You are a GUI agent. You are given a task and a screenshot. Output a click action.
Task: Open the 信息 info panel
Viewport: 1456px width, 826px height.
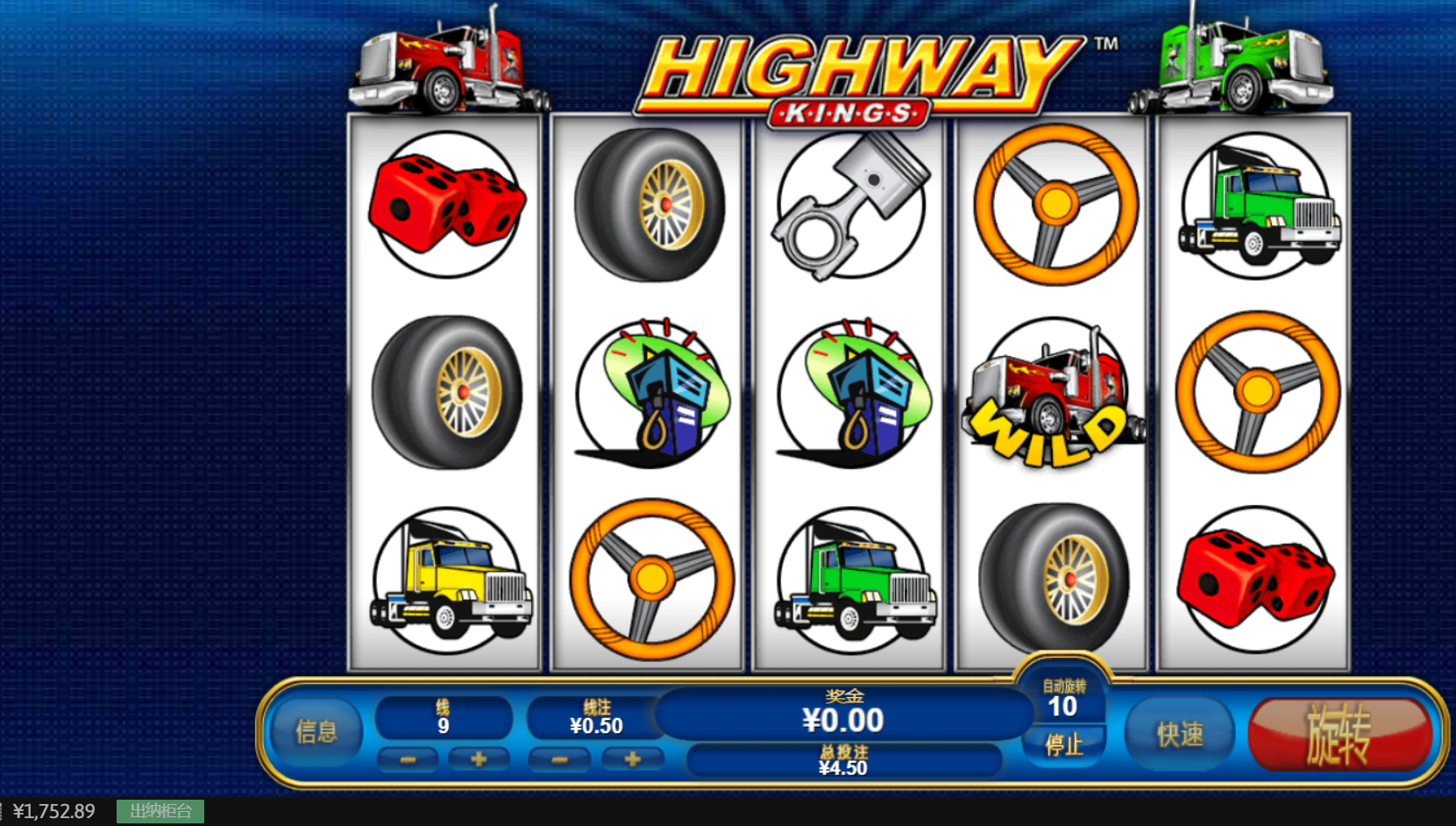pos(316,731)
